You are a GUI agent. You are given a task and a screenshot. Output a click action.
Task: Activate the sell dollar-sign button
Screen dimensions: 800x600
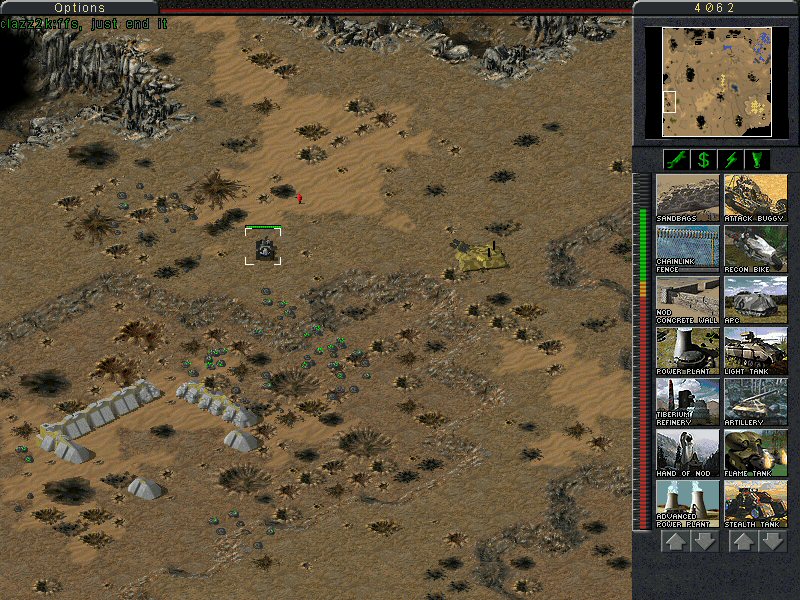click(703, 159)
